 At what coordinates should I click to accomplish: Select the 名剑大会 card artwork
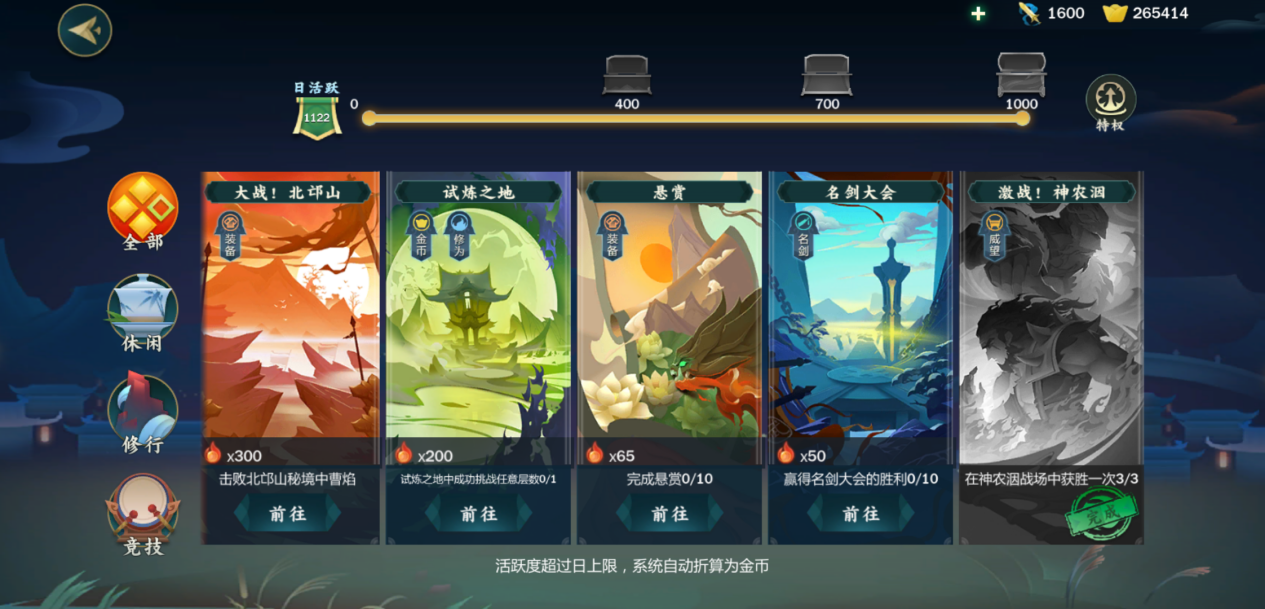[861, 320]
